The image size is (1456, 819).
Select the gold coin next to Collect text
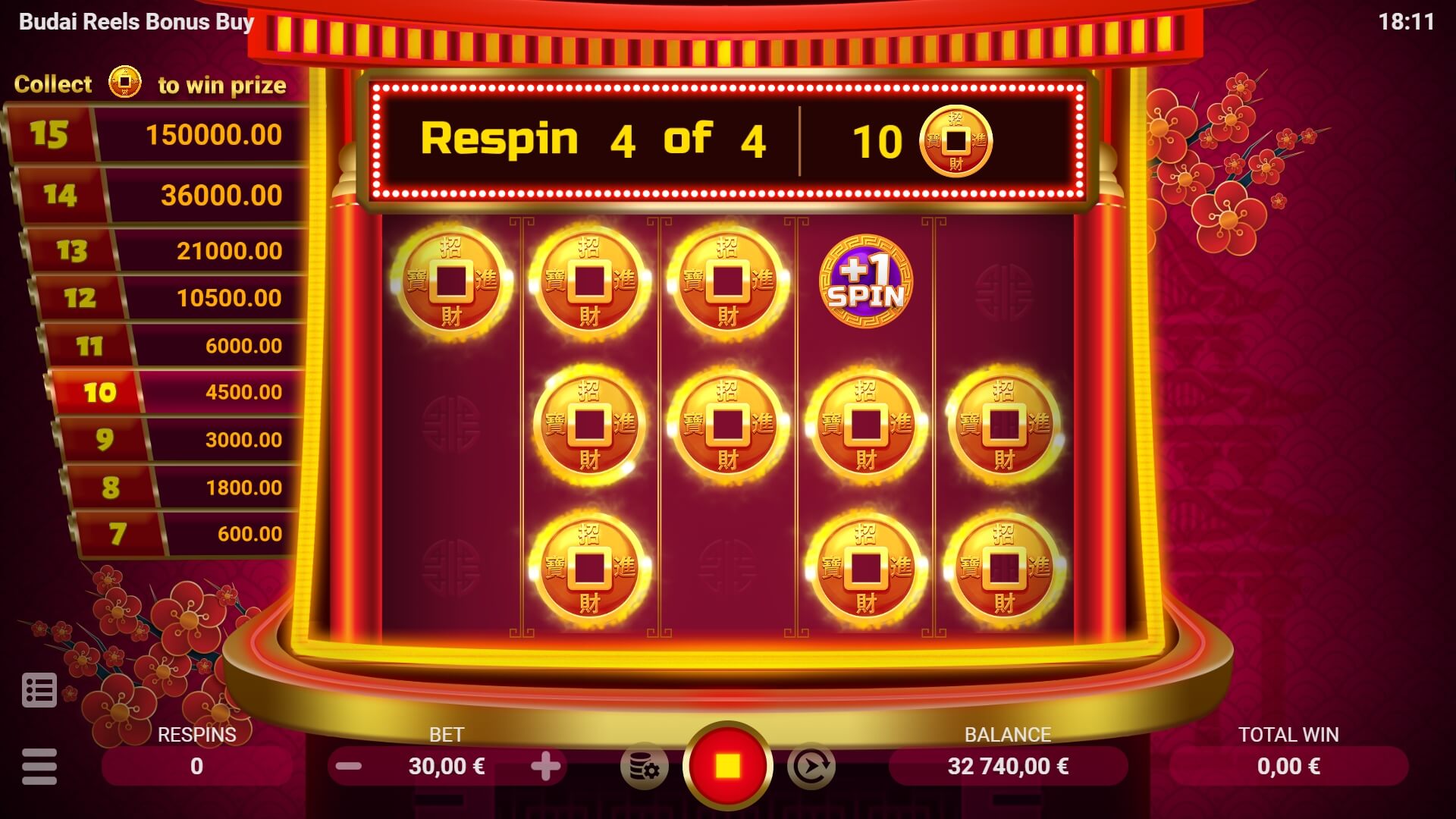[124, 83]
